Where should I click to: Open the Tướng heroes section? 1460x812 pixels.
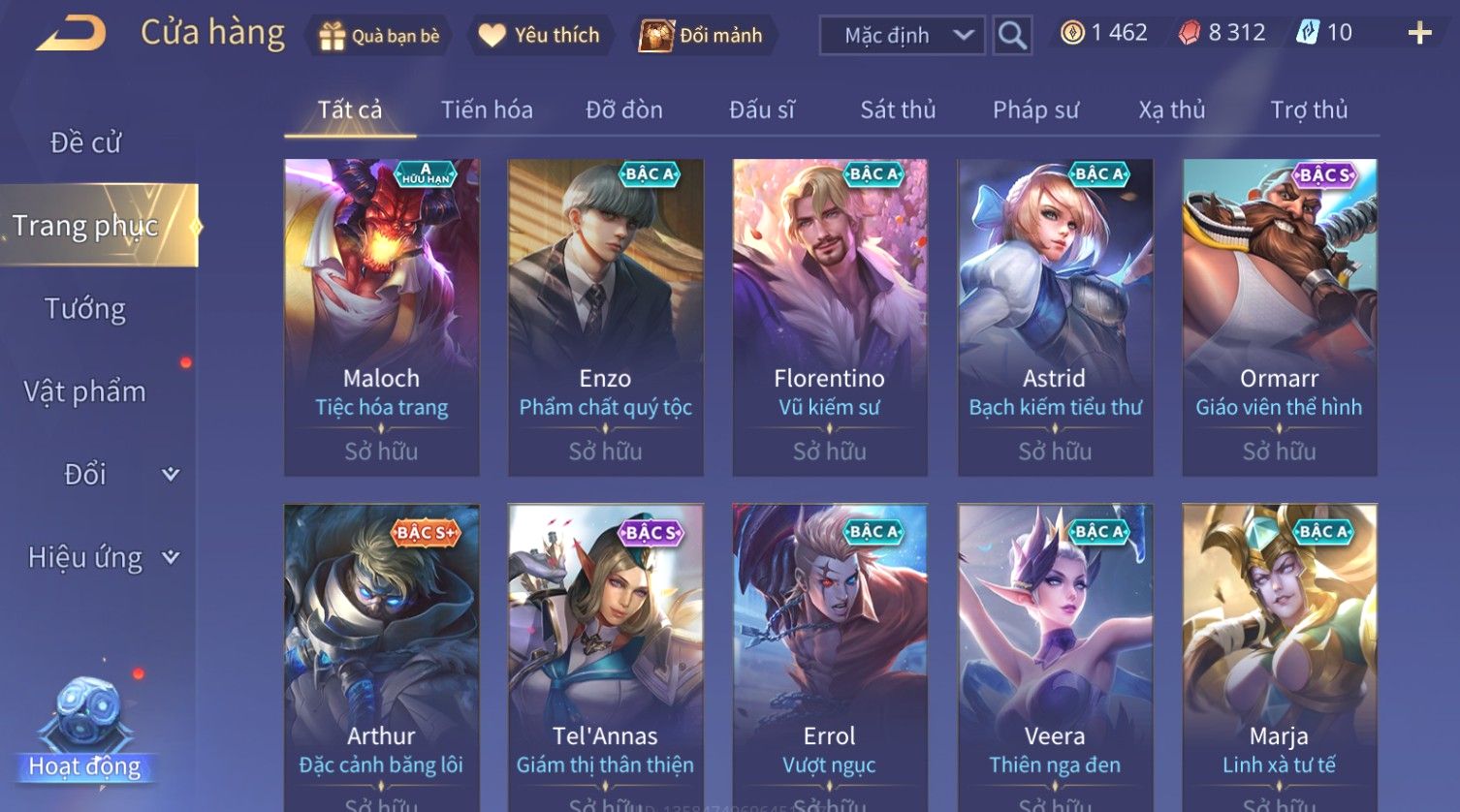coord(85,309)
